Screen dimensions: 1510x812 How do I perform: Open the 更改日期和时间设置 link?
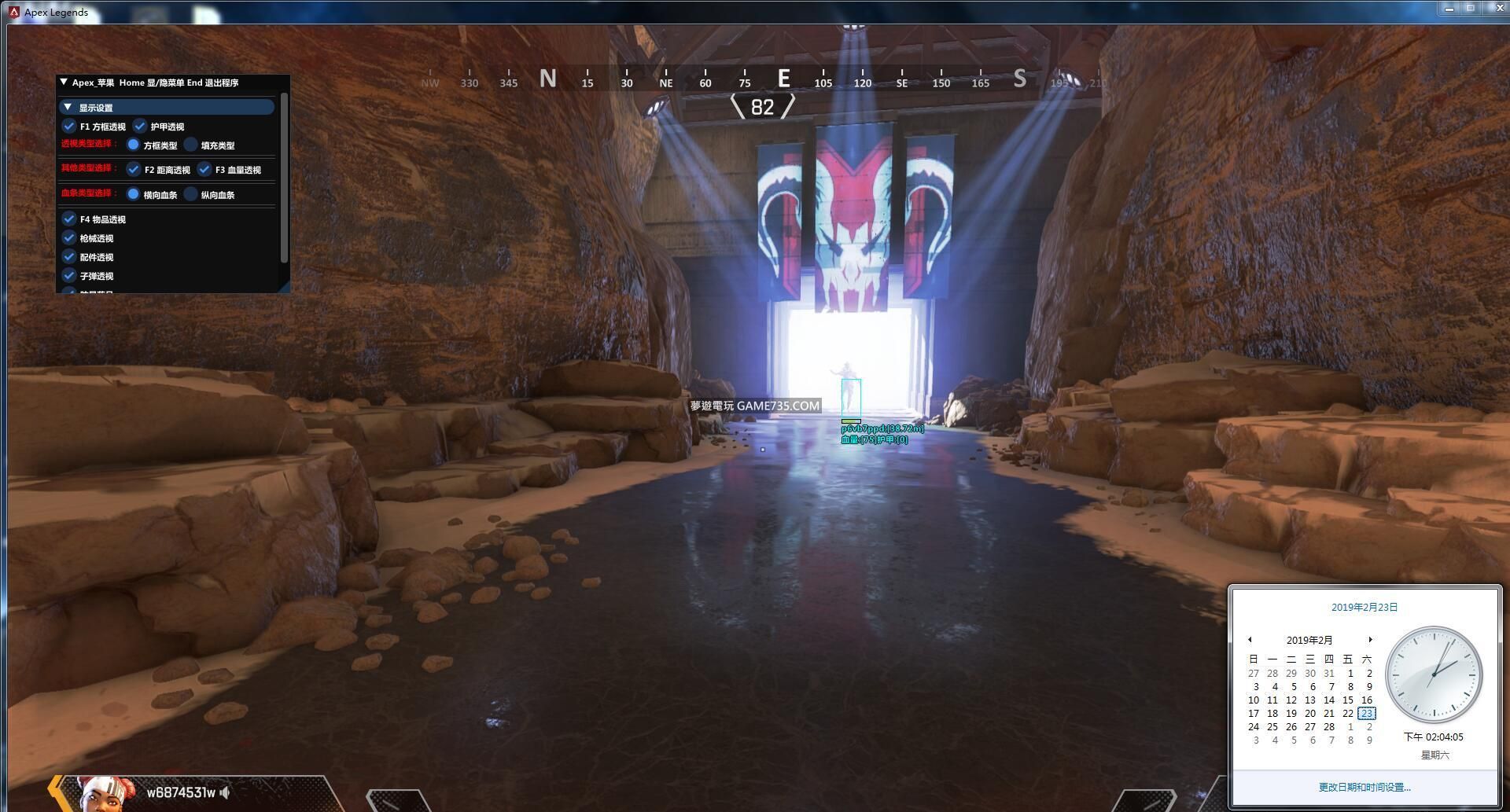(1365, 787)
